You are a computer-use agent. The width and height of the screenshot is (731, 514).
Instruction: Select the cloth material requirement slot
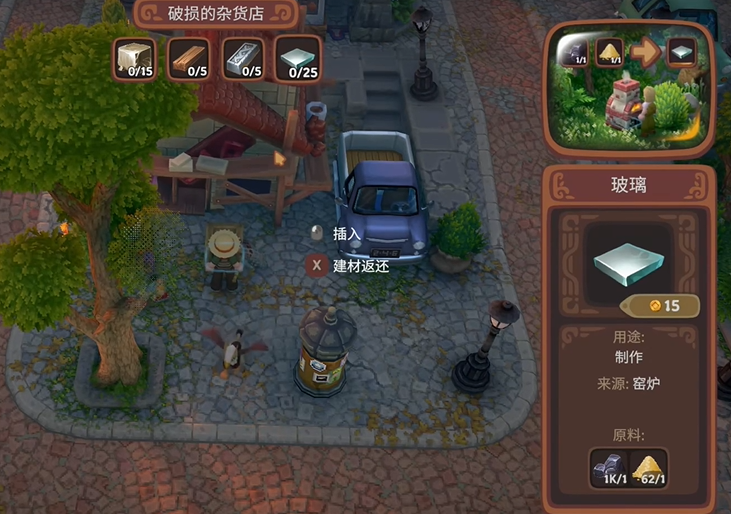tap(134, 59)
